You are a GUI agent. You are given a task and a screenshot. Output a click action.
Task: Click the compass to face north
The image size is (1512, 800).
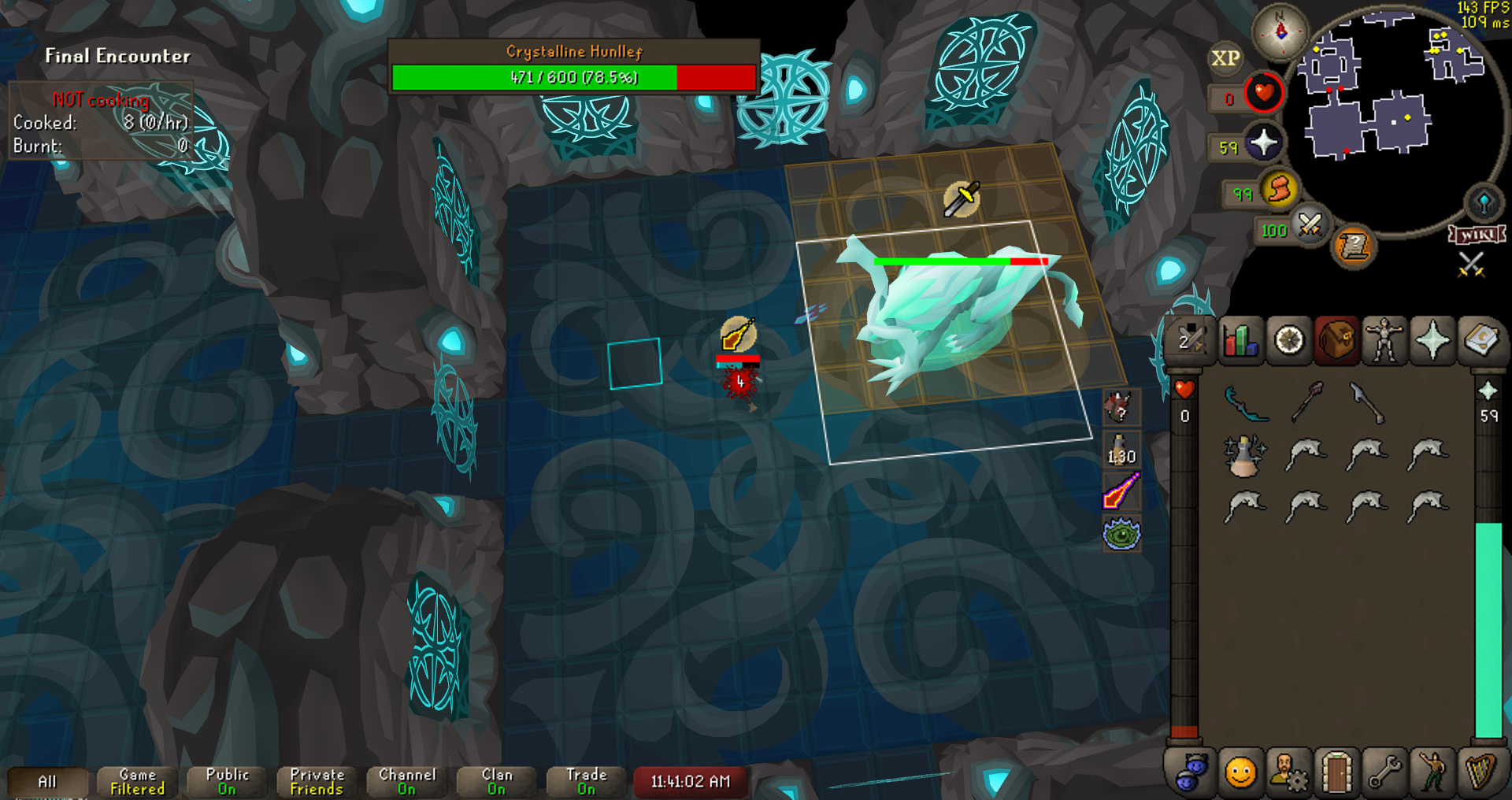pos(1280,31)
